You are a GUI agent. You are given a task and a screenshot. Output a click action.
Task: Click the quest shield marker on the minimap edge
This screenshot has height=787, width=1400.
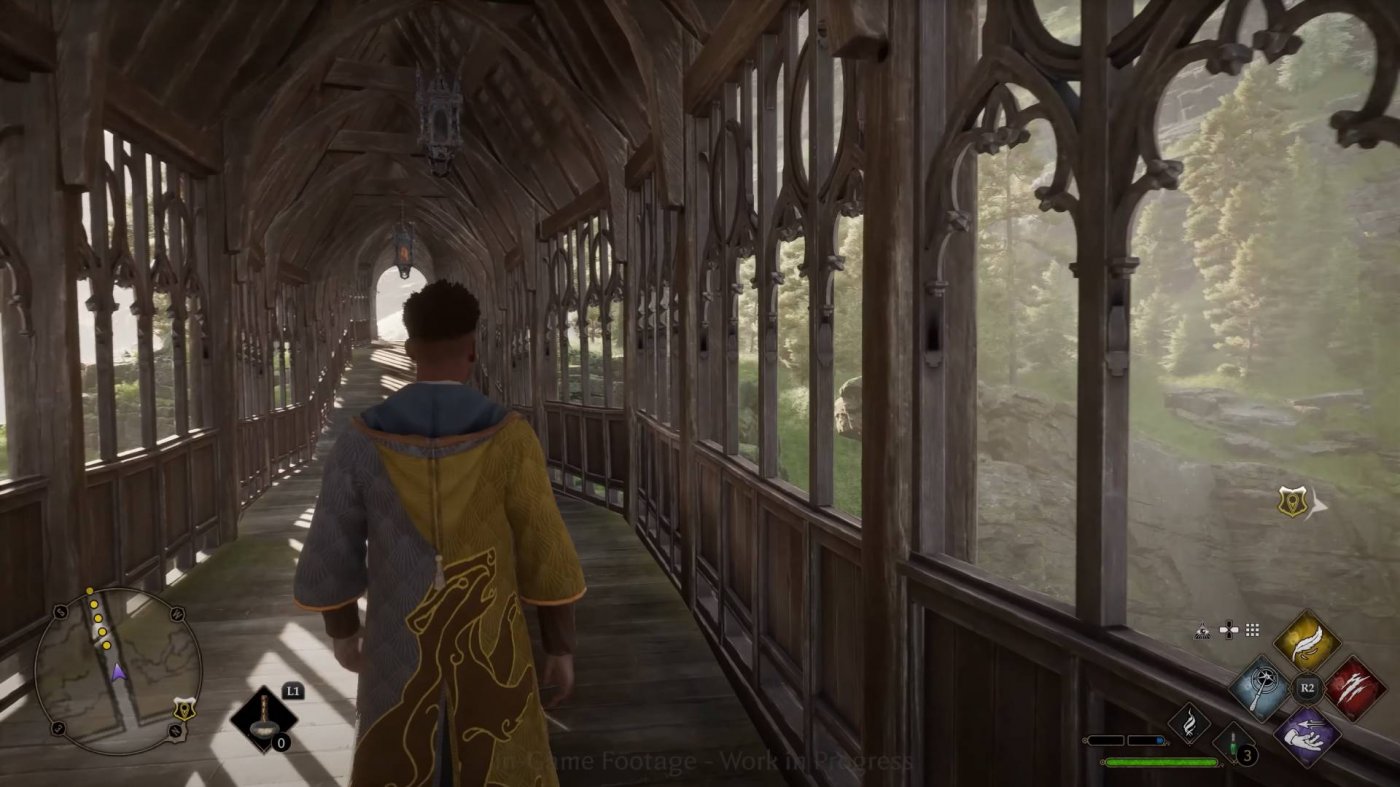click(184, 708)
